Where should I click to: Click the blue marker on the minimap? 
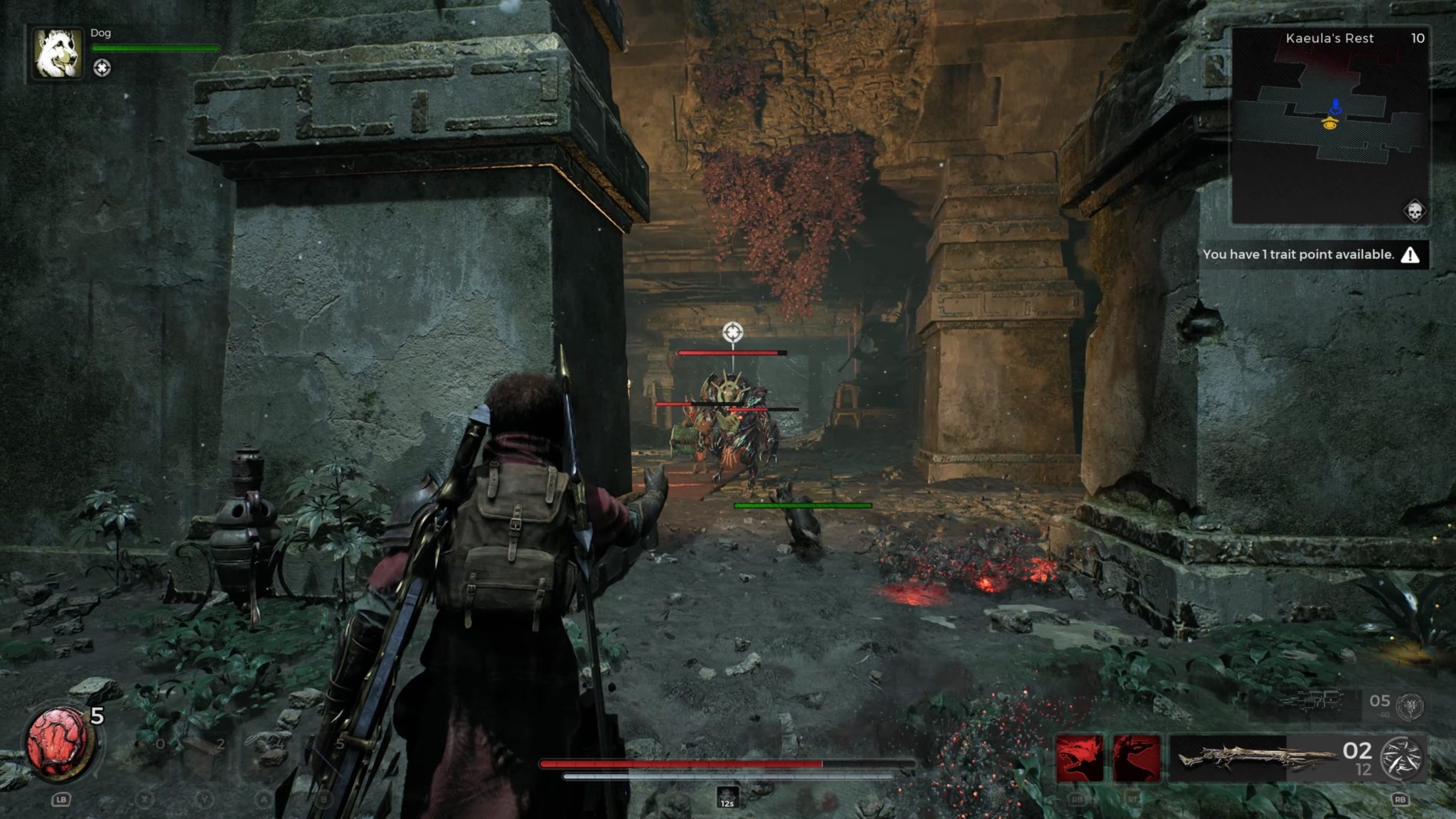1336,107
